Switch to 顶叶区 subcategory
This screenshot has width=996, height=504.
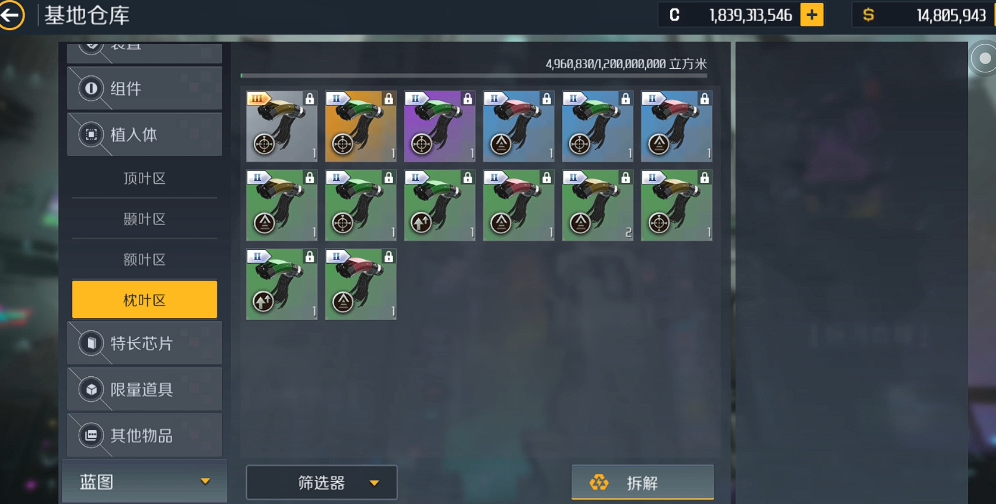click(144, 179)
